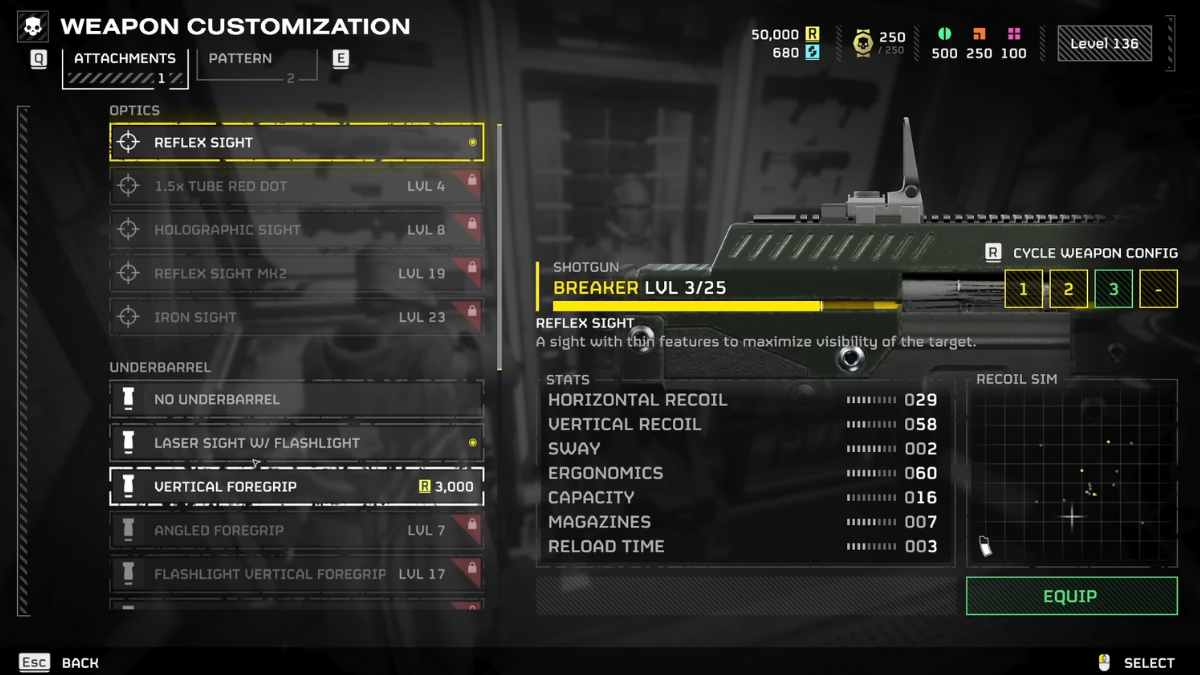The width and height of the screenshot is (1200, 675).
Task: Select the empty dash weapon config slot
Action: click(x=1158, y=290)
